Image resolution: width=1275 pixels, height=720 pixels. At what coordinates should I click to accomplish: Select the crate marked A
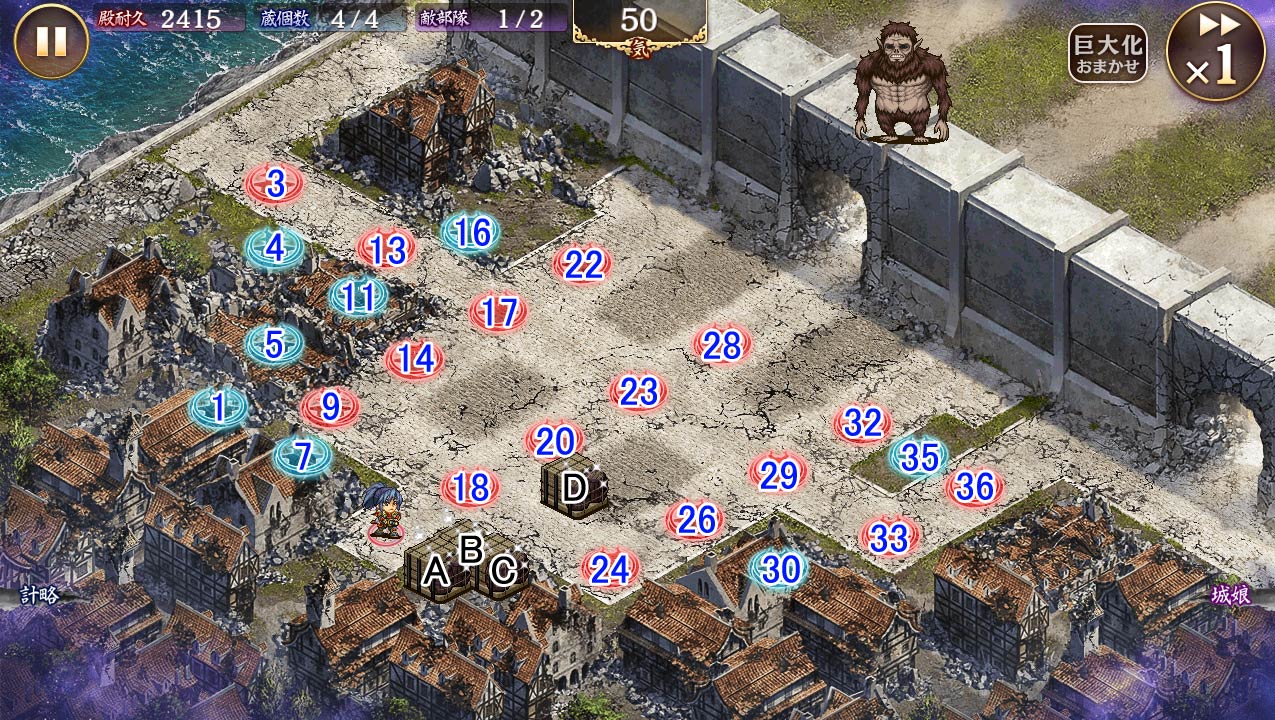pos(436,573)
